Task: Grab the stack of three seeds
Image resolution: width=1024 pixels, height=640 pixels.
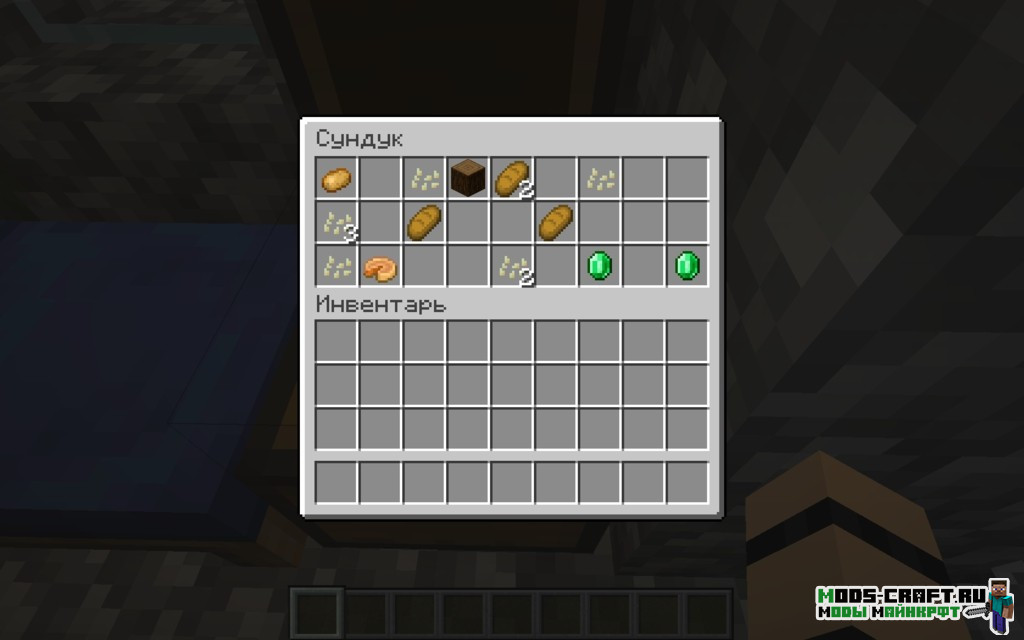Action: coord(336,223)
